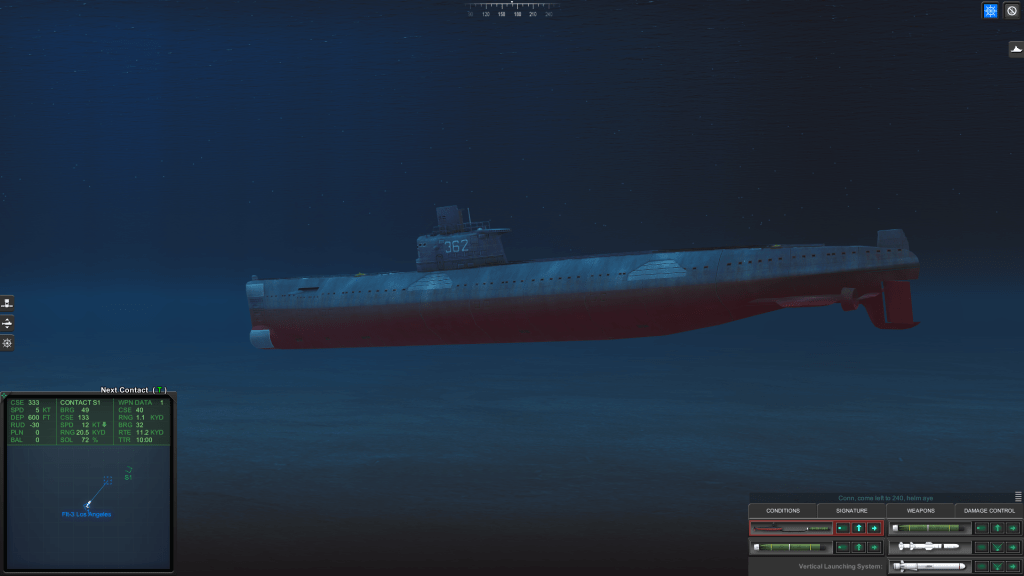Select the white winged missile slot
The image size is (1024, 576).
pyautogui.click(x=929, y=547)
